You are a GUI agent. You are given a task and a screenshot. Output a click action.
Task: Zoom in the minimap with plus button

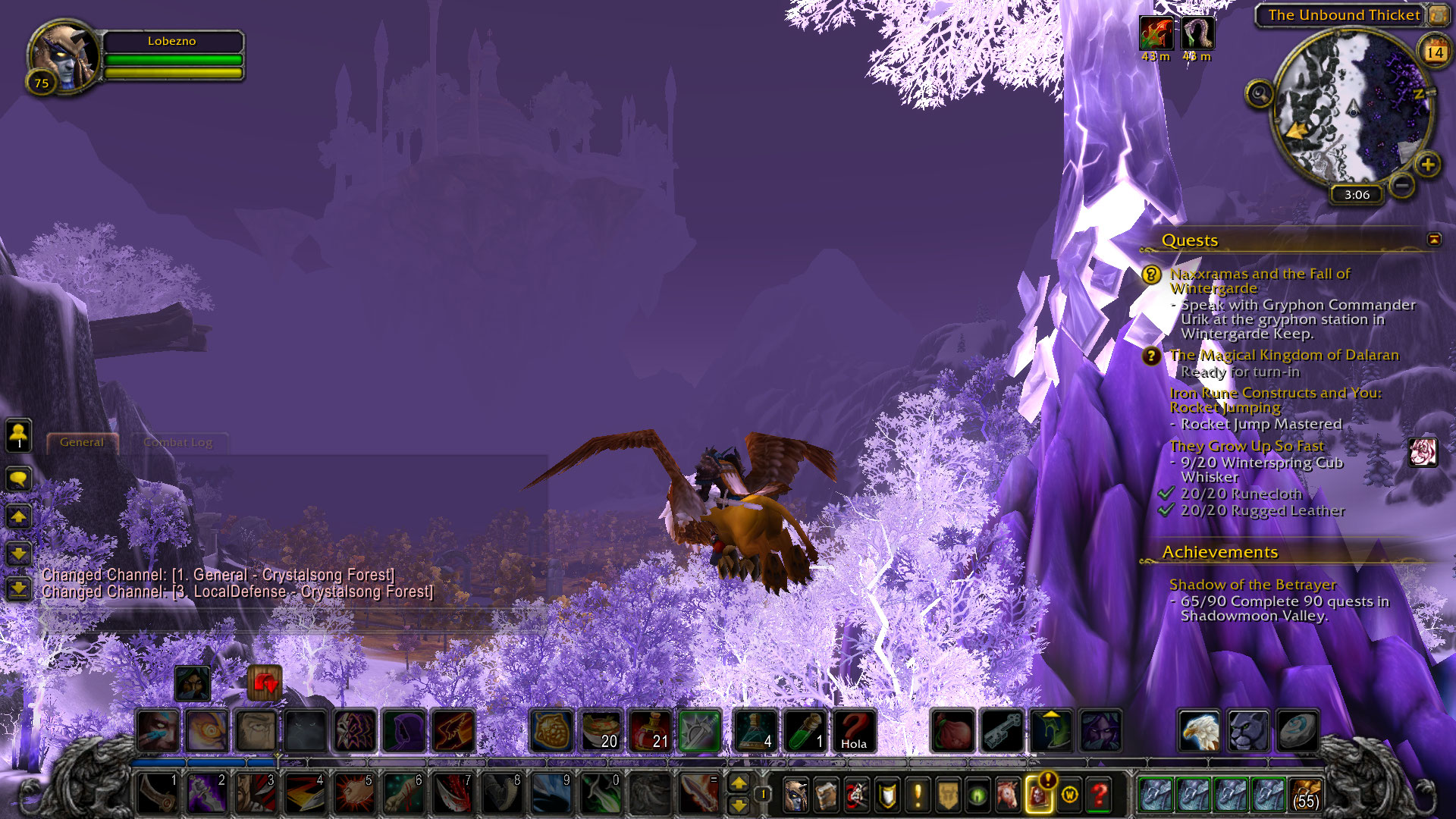pos(1427,165)
